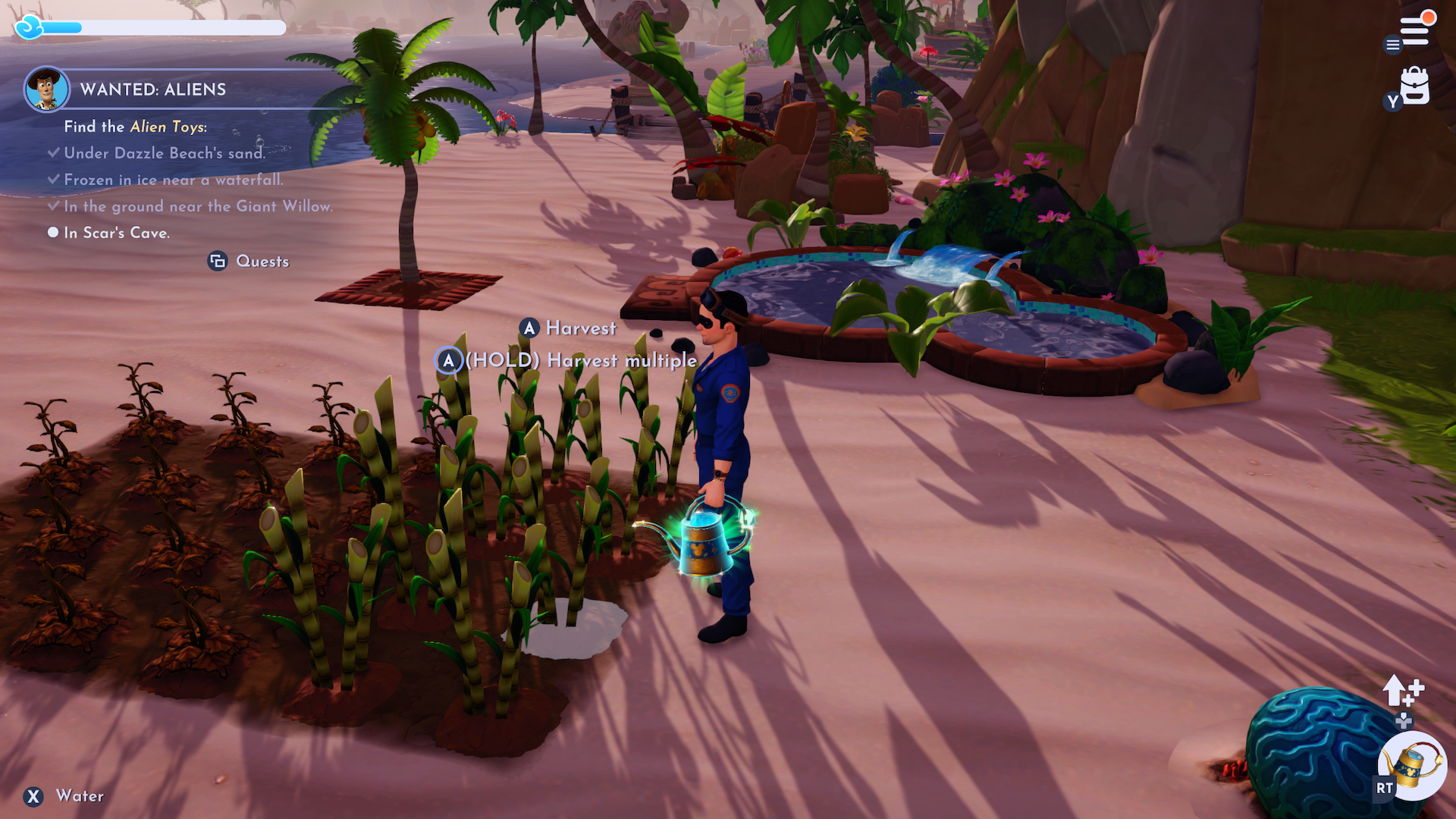The height and width of the screenshot is (819, 1456).
Task: Open the tool upgrade arrow icon
Action: (x=1402, y=690)
